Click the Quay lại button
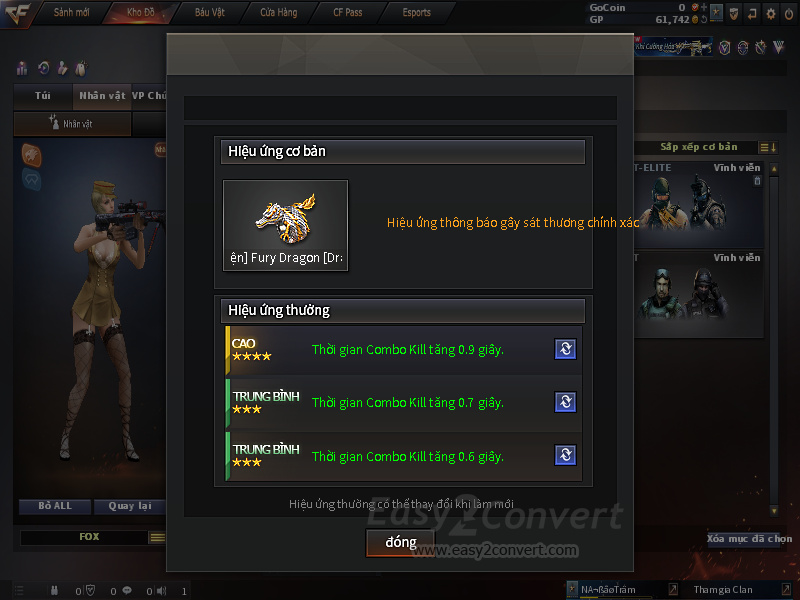This screenshot has height=600, width=800. point(128,506)
